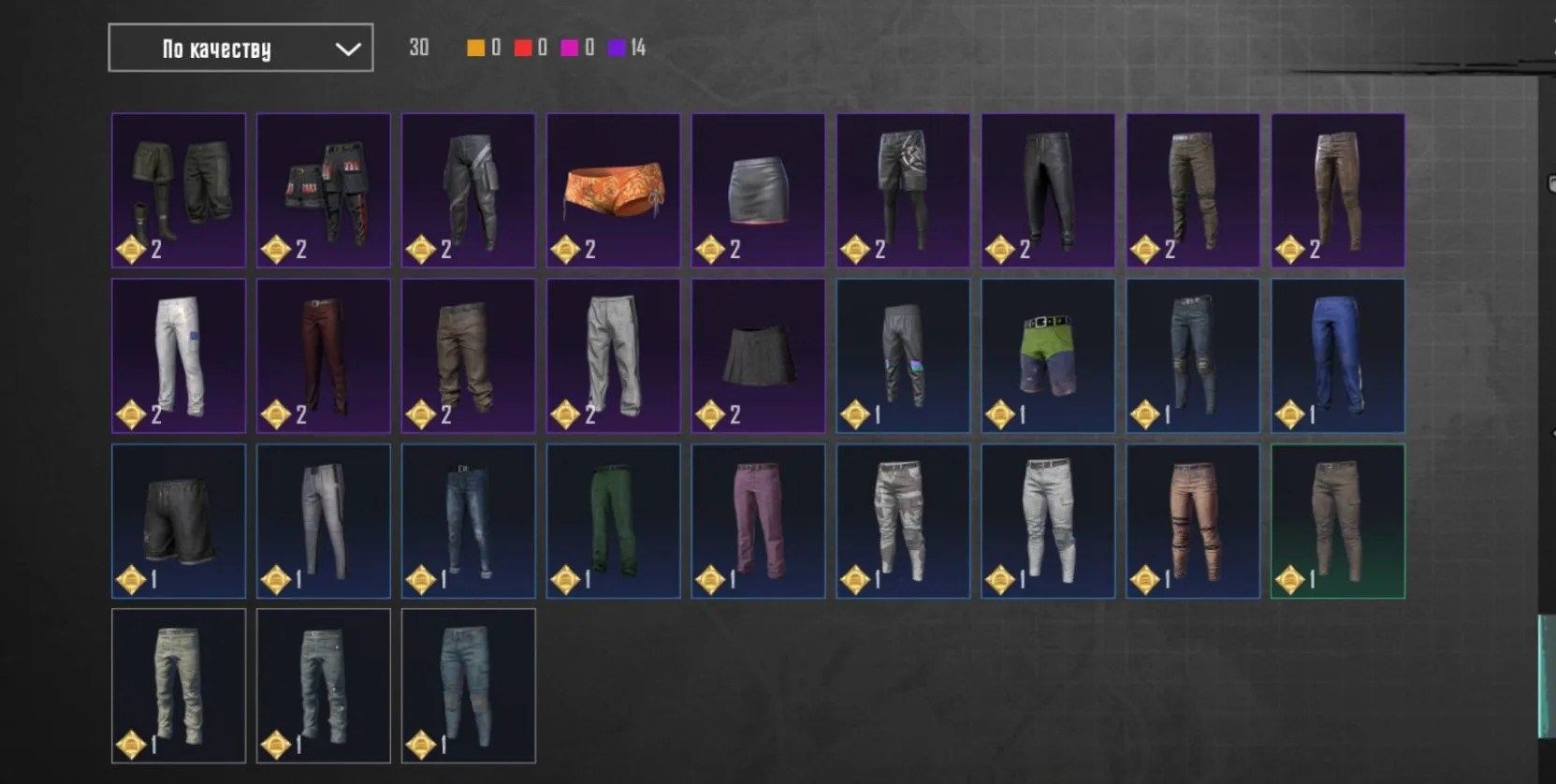
Task: Click the chevron arrow beside По качеству
Action: coord(347,48)
